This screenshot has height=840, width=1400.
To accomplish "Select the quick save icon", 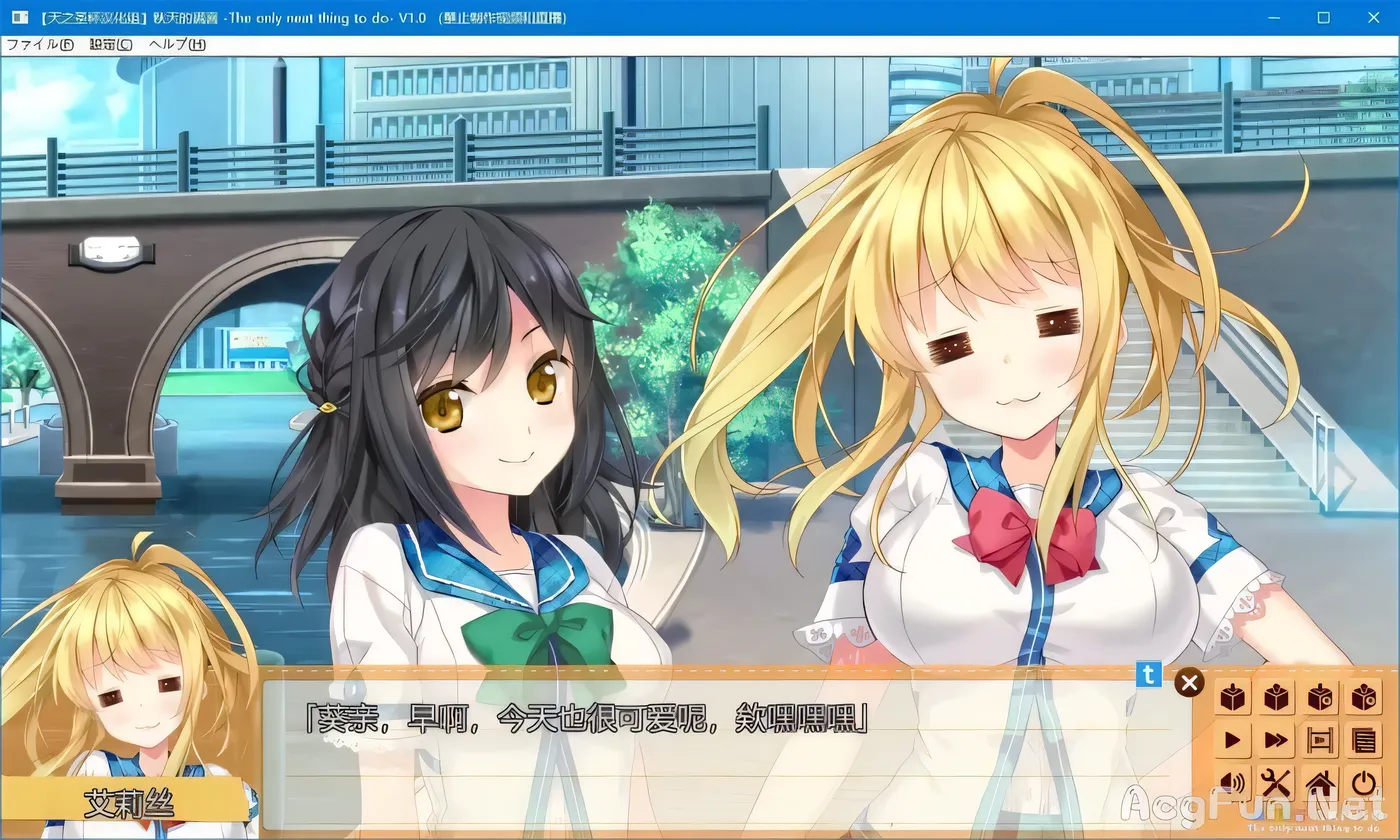I will coord(1320,696).
